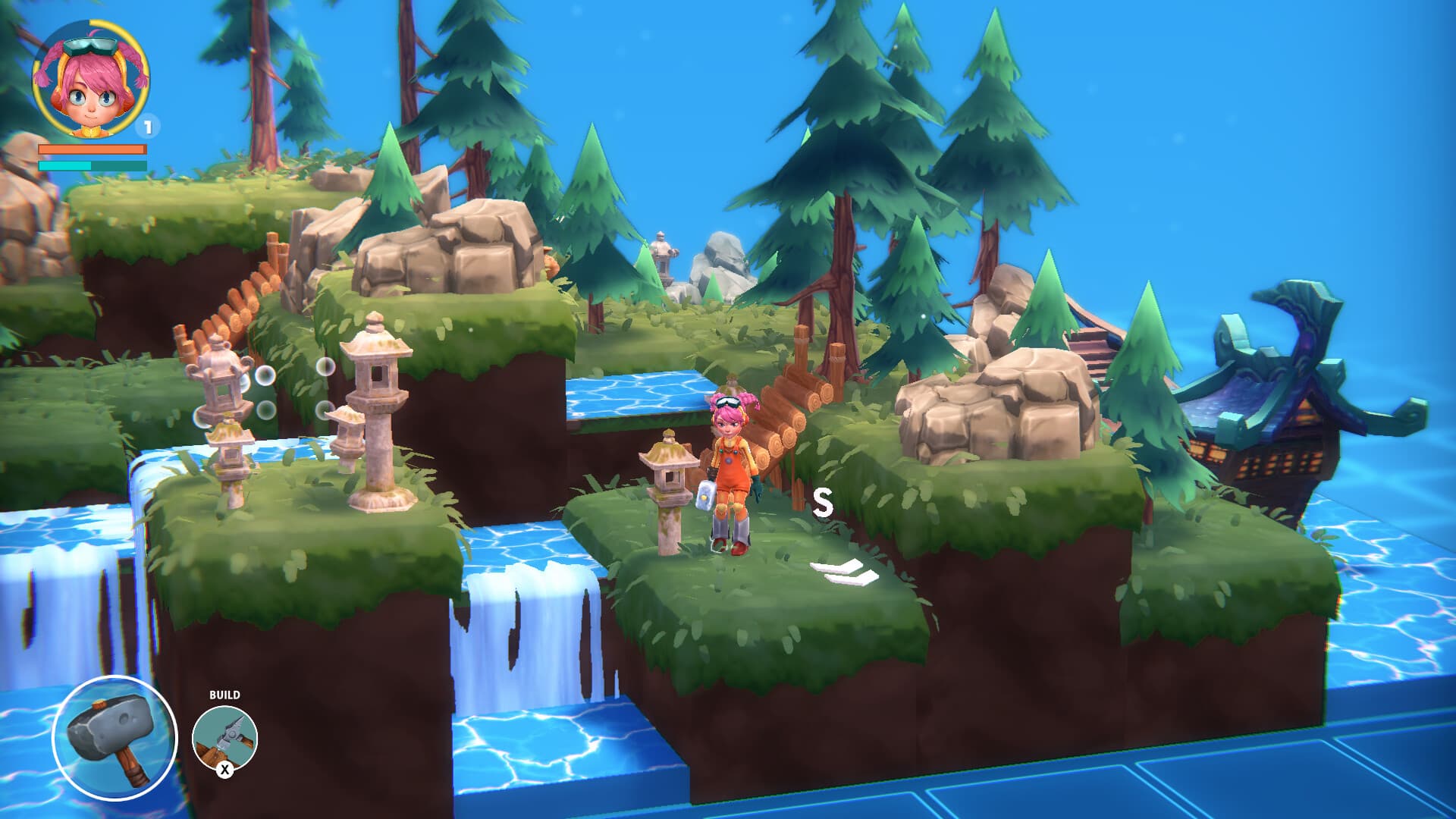Click the S keyboard prompt near the player
Image resolution: width=1456 pixels, height=819 pixels.
pos(823,503)
